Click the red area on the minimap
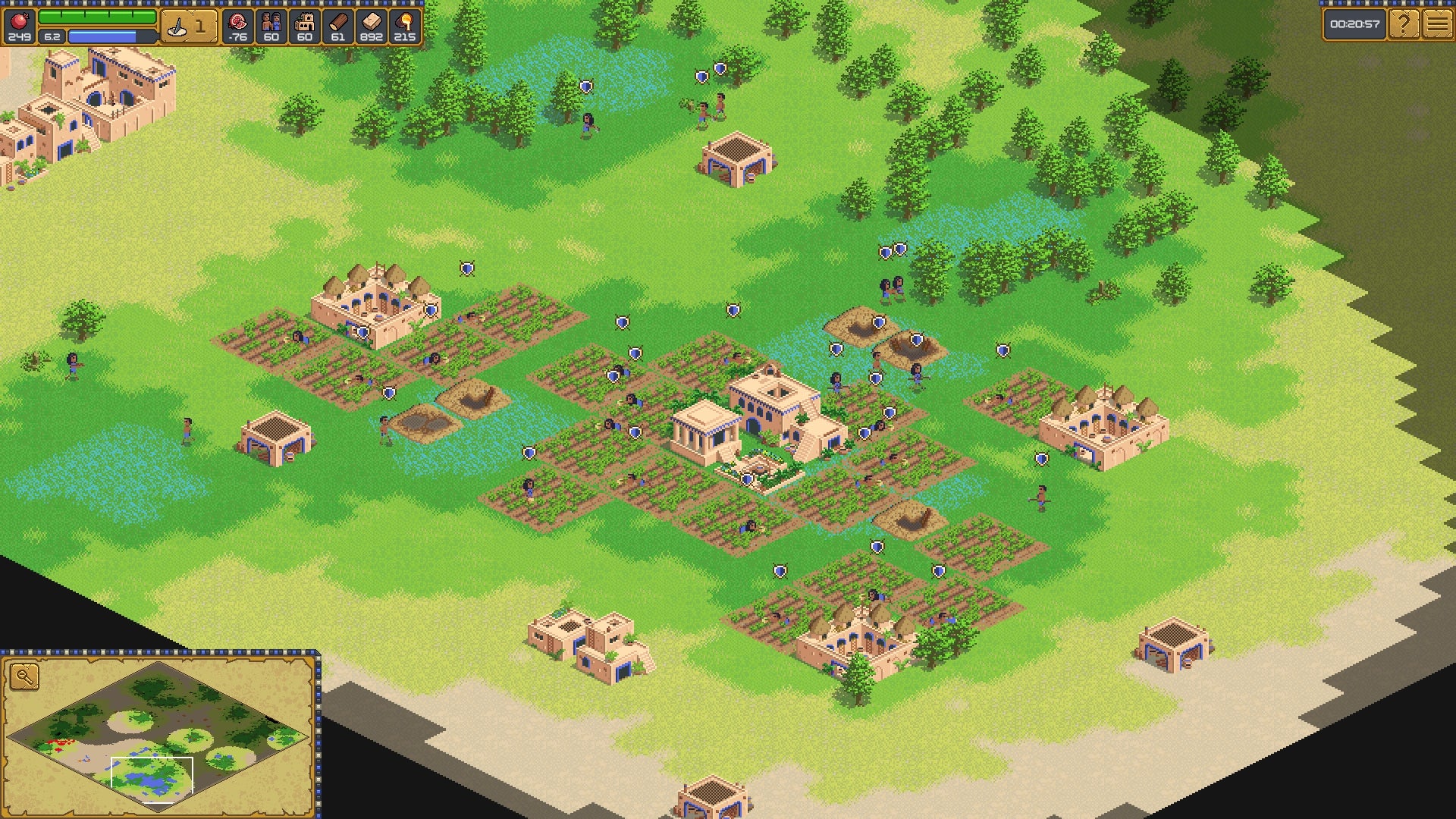Screen dimensions: 1456x819 61,742
